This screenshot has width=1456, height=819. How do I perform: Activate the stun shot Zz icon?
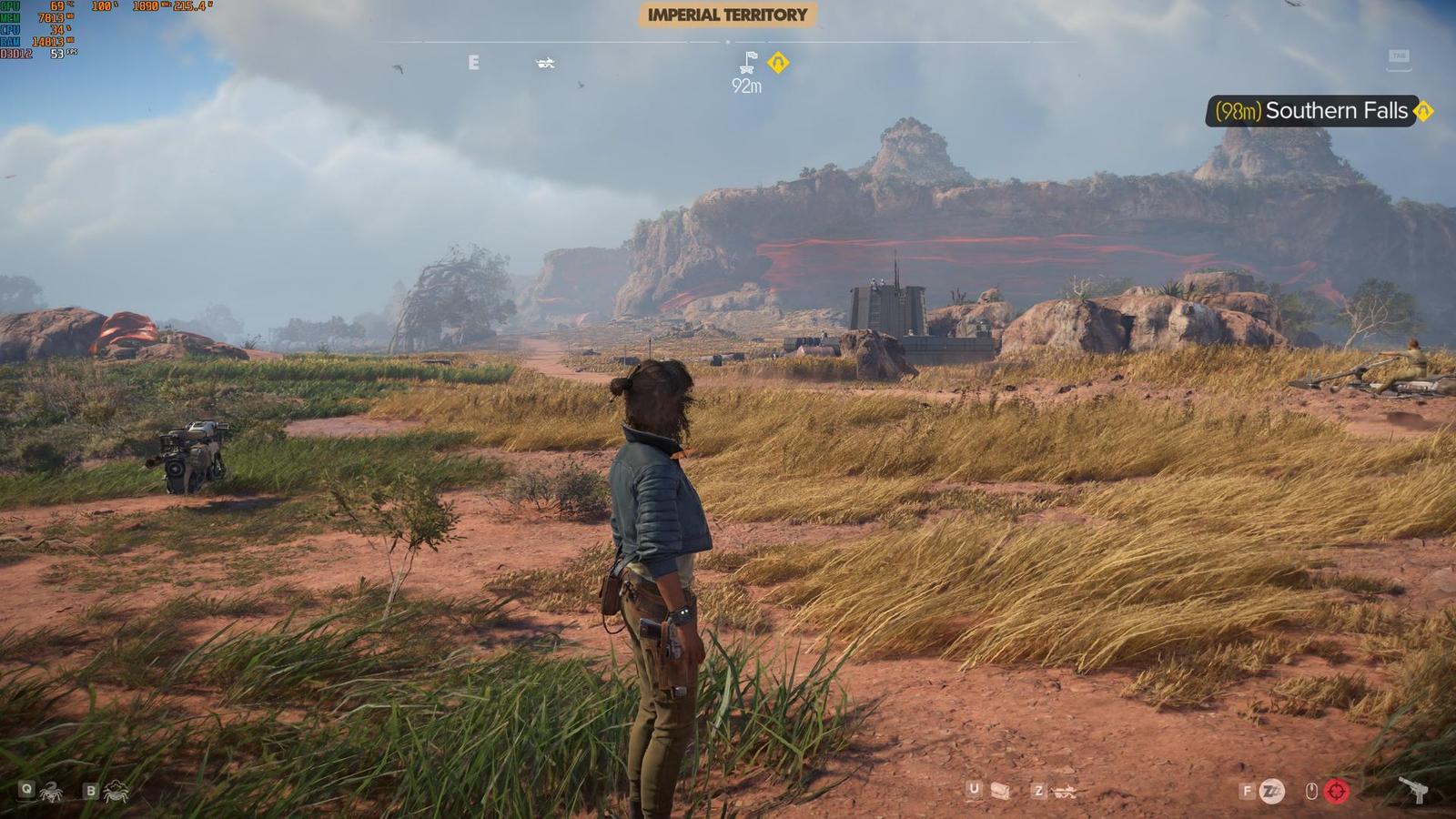(1271, 792)
